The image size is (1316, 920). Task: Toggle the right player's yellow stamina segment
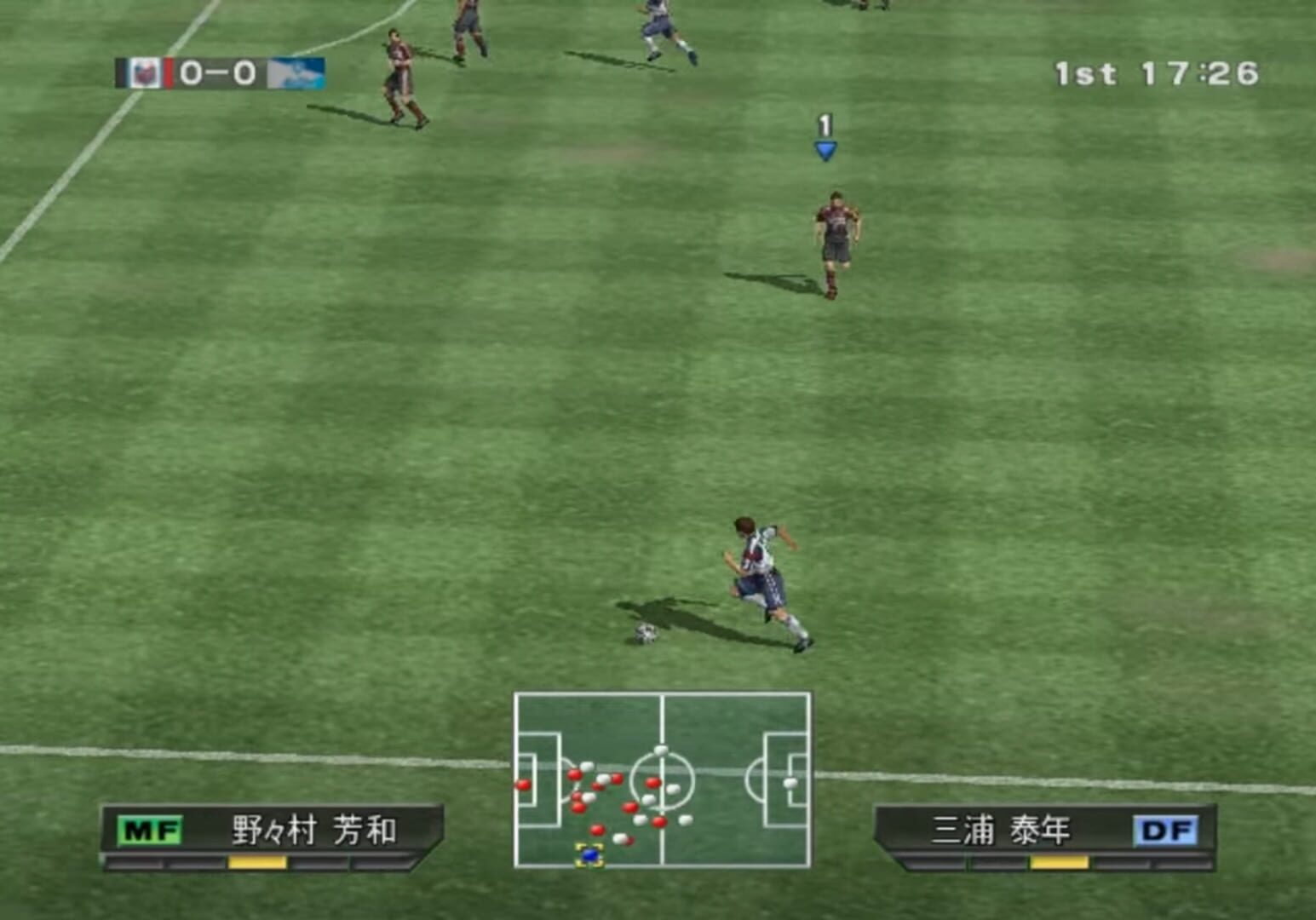click(1059, 863)
